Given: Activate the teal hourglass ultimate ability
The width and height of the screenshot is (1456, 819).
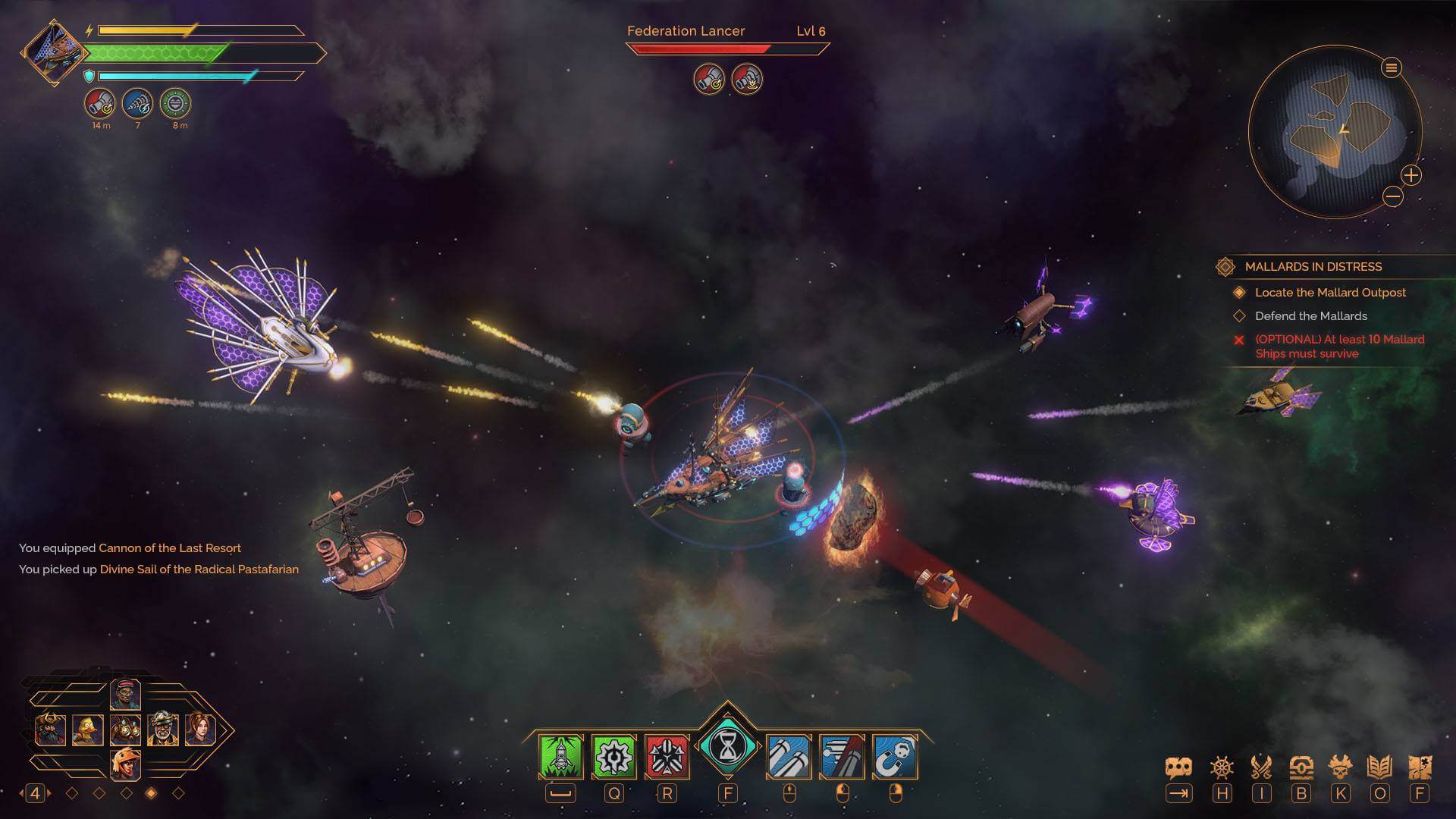Looking at the screenshot, I should [x=727, y=748].
